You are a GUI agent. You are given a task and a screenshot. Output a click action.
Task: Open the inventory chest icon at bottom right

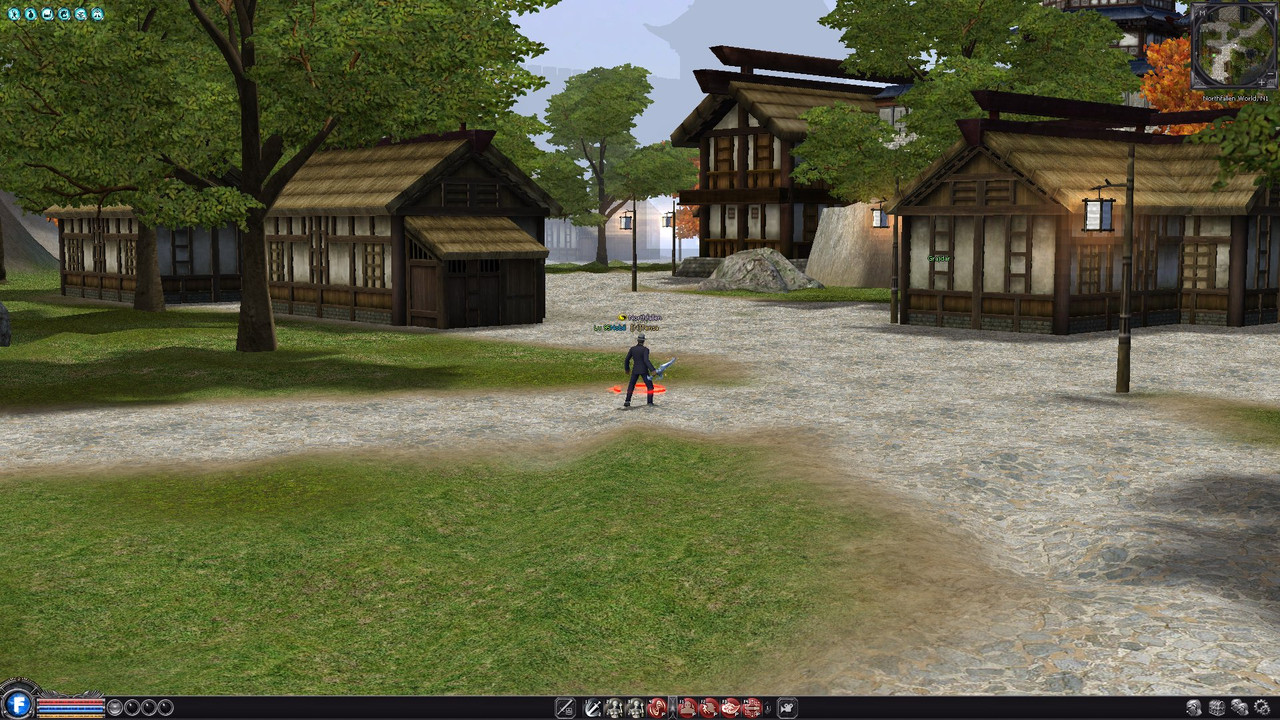1219,709
